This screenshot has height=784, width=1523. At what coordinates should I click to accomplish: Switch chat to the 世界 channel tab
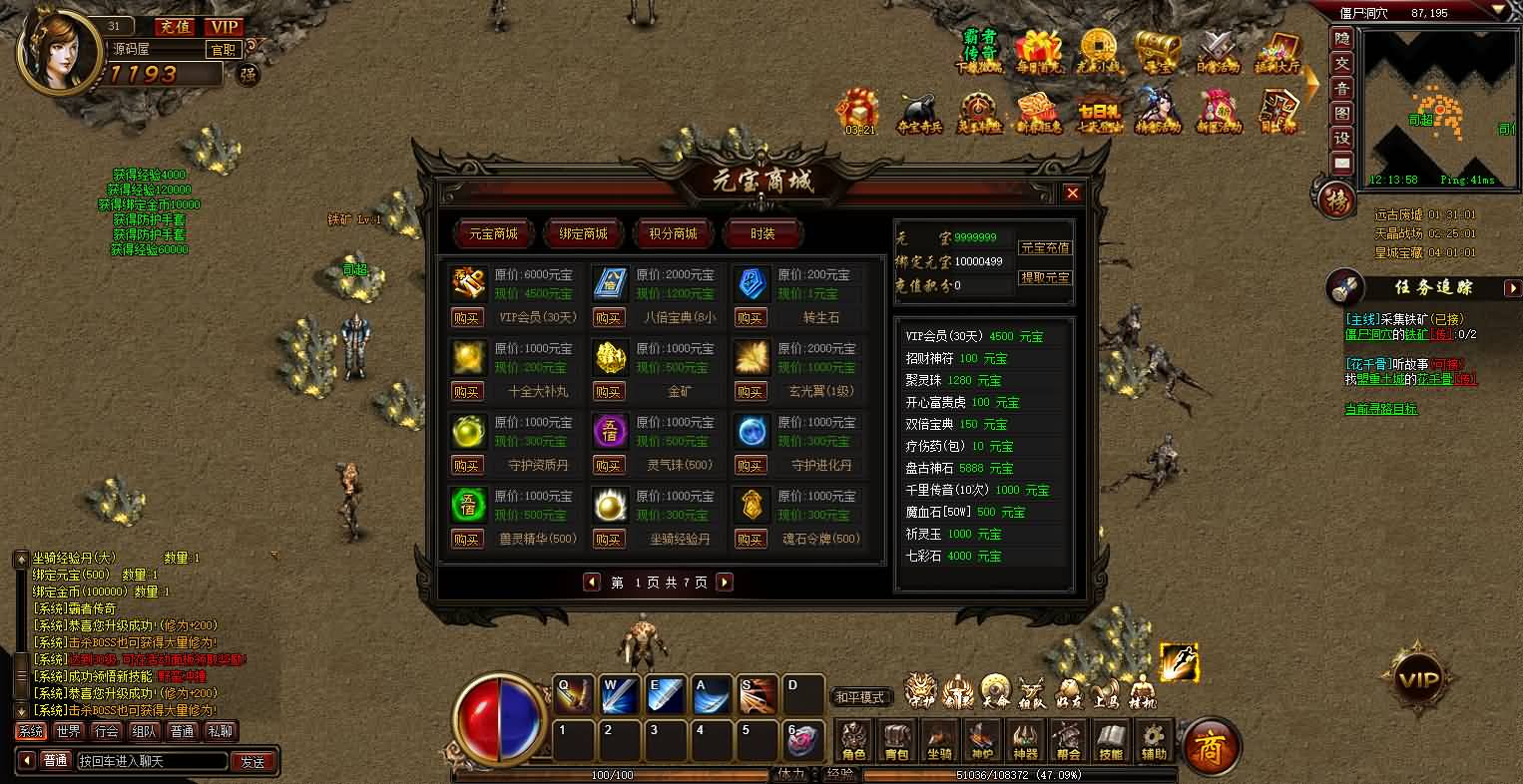(x=69, y=731)
